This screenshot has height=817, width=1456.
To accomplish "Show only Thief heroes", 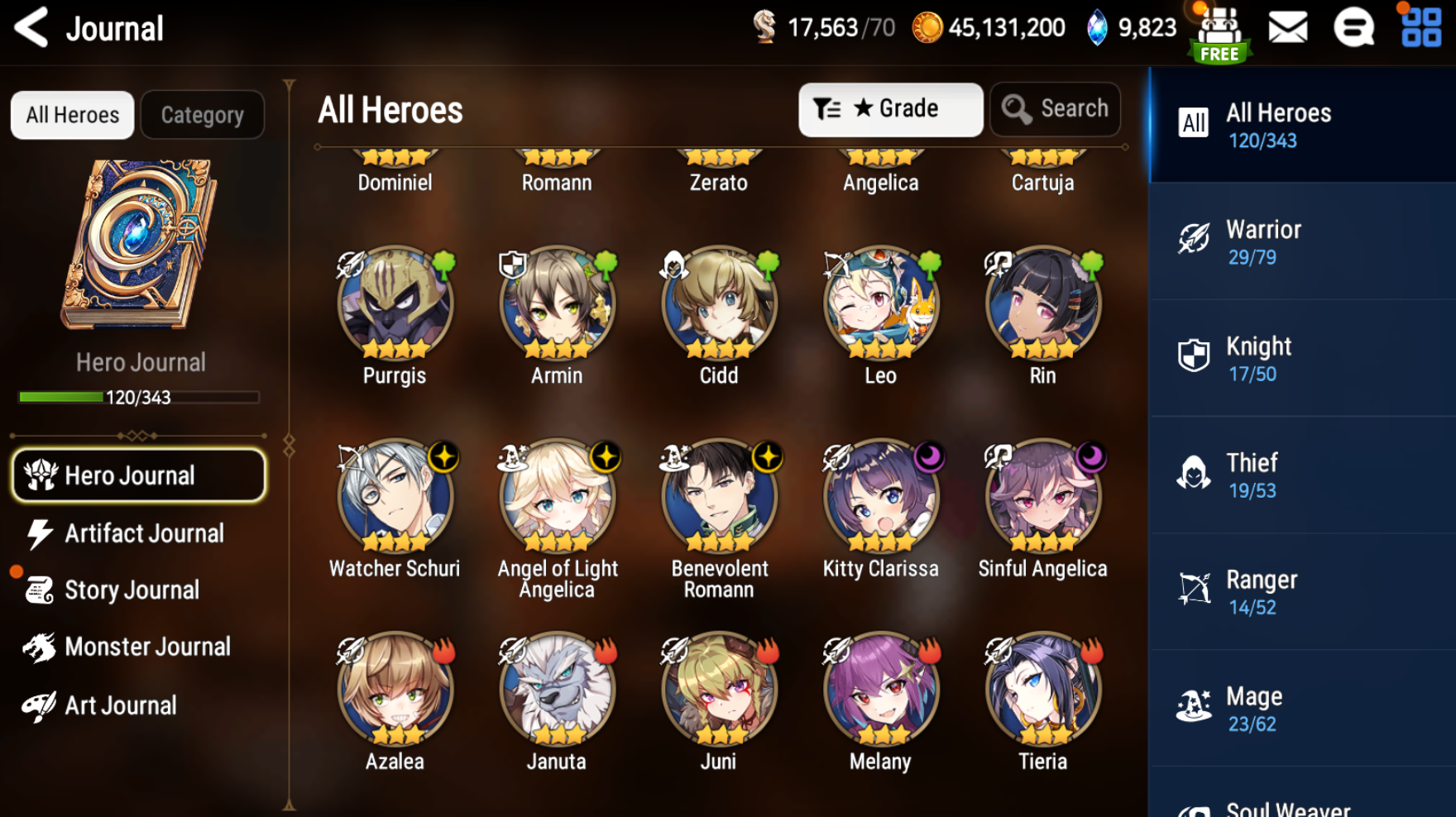I will (x=1302, y=475).
